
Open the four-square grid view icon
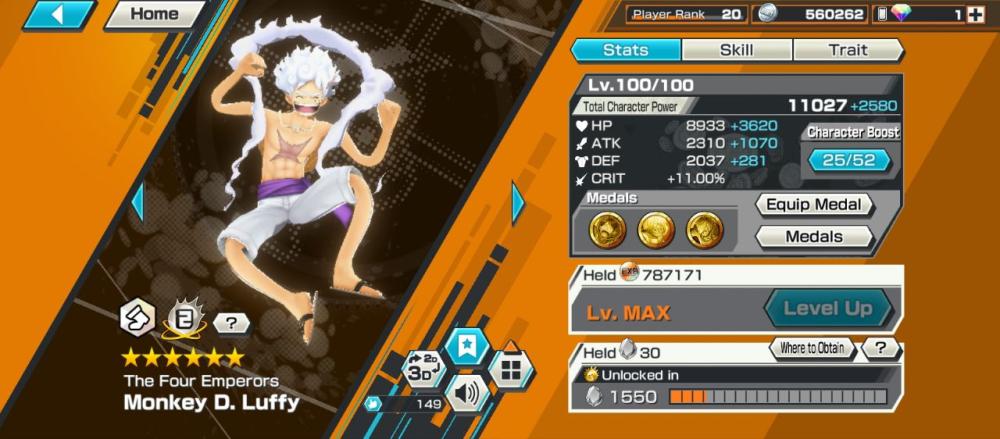(511, 369)
